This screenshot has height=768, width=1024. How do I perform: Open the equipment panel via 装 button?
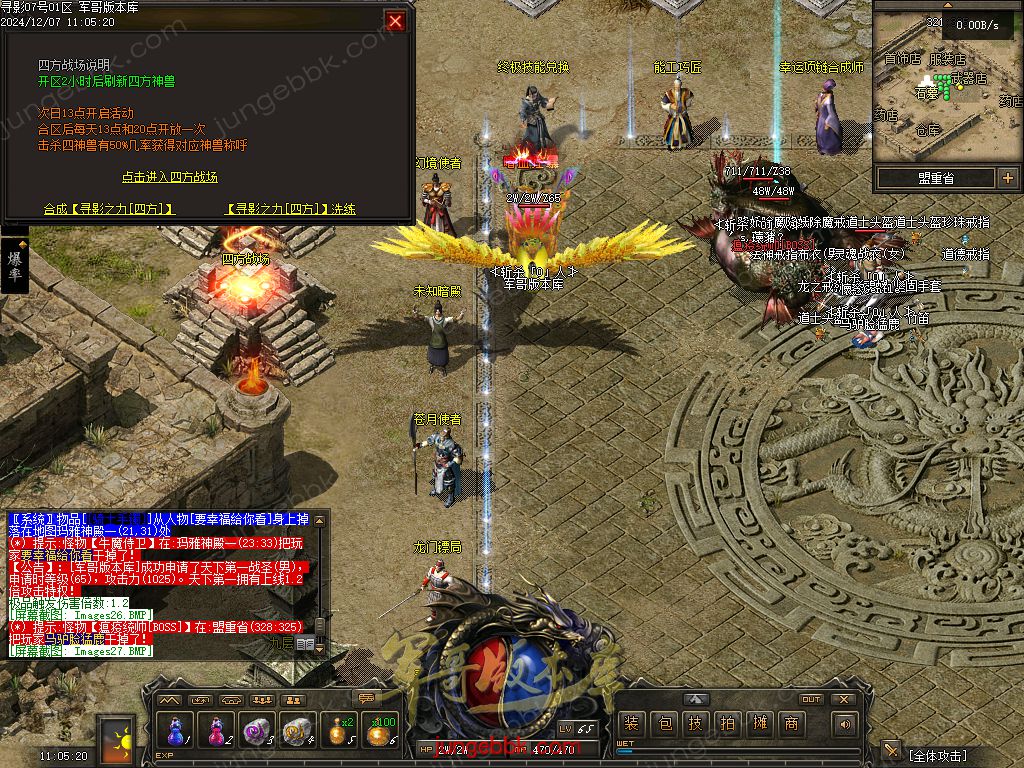(631, 724)
